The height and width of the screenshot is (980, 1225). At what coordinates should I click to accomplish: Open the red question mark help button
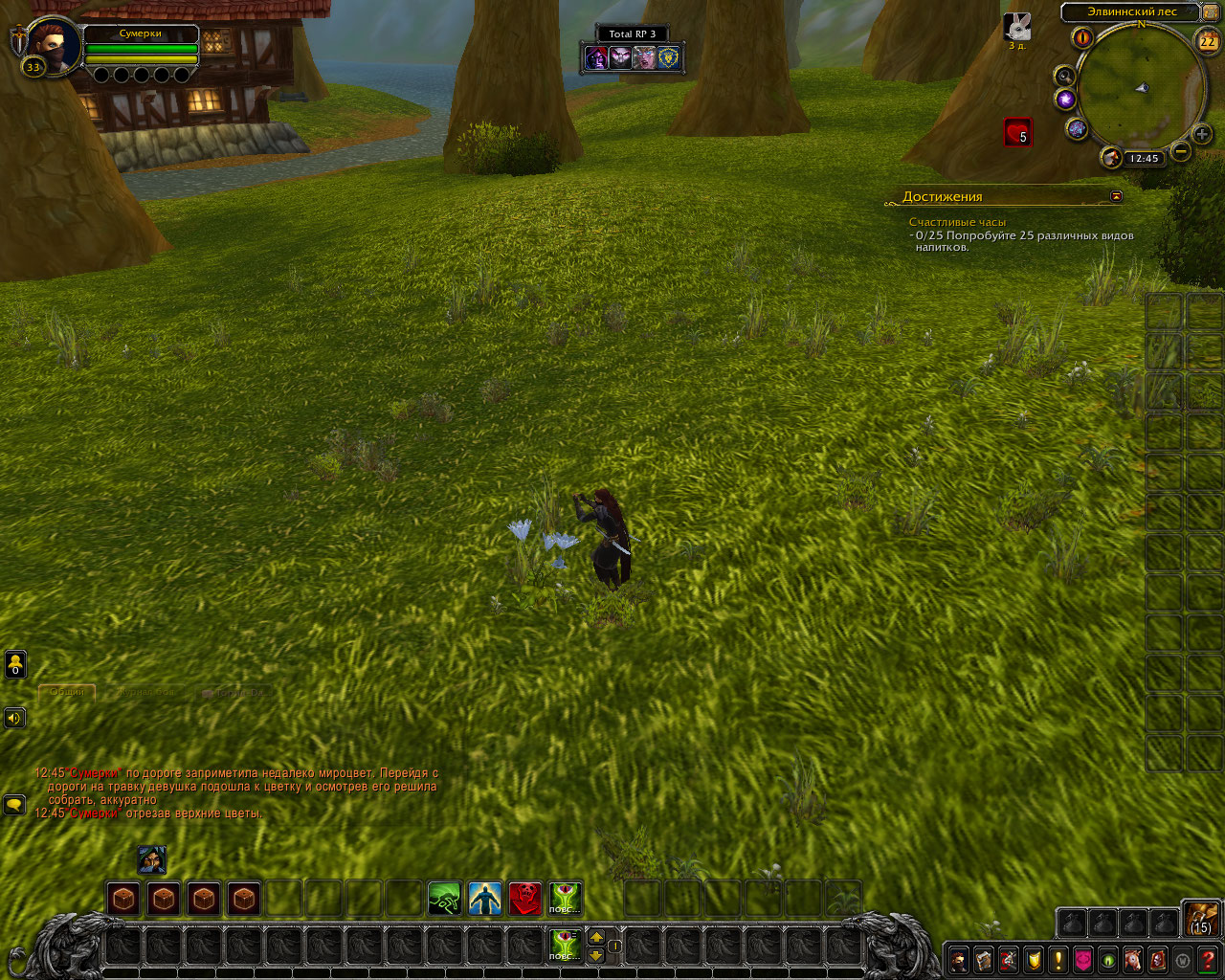1209,959
